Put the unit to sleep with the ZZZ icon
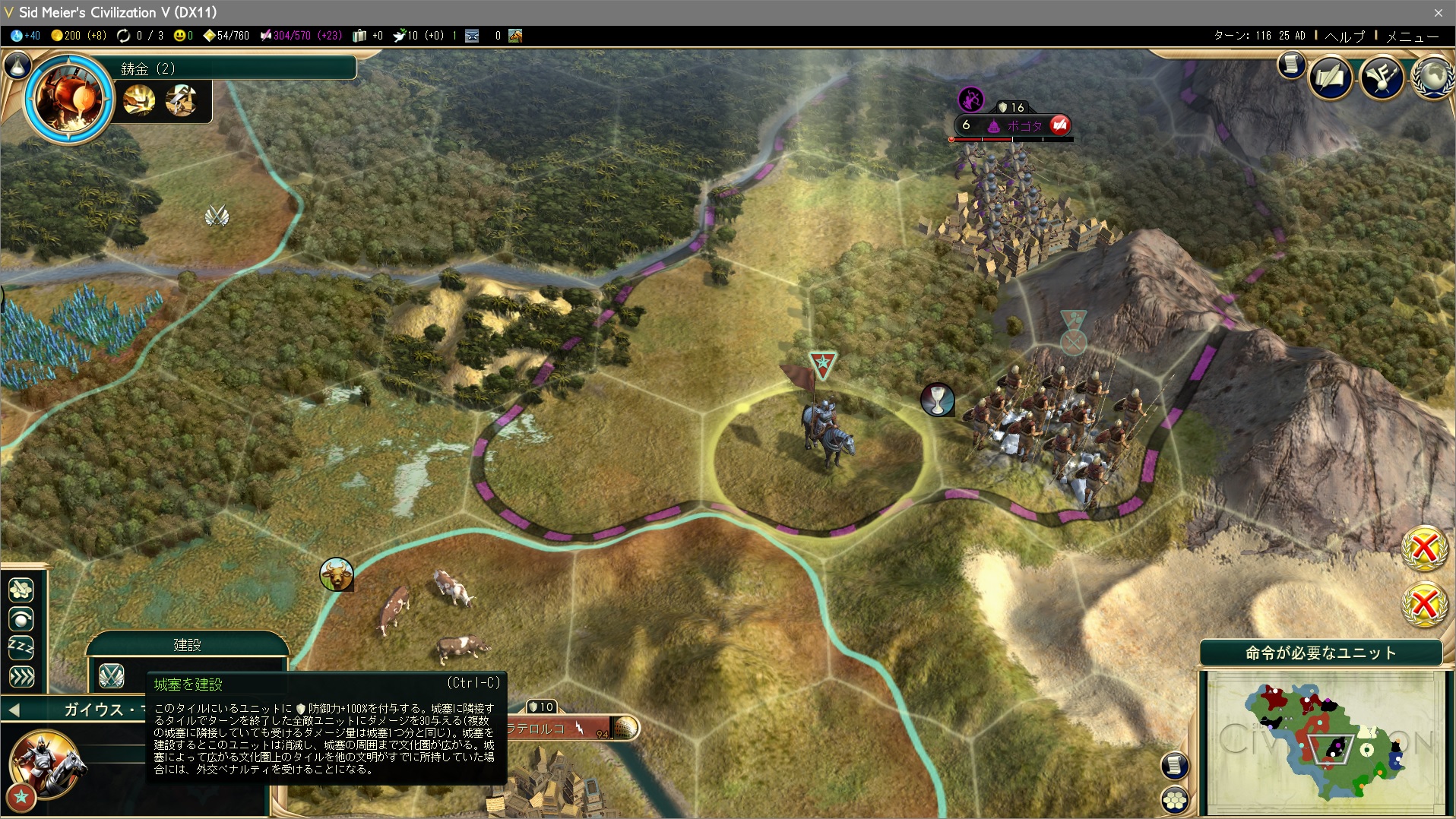The height and width of the screenshot is (819, 1456). (21, 648)
